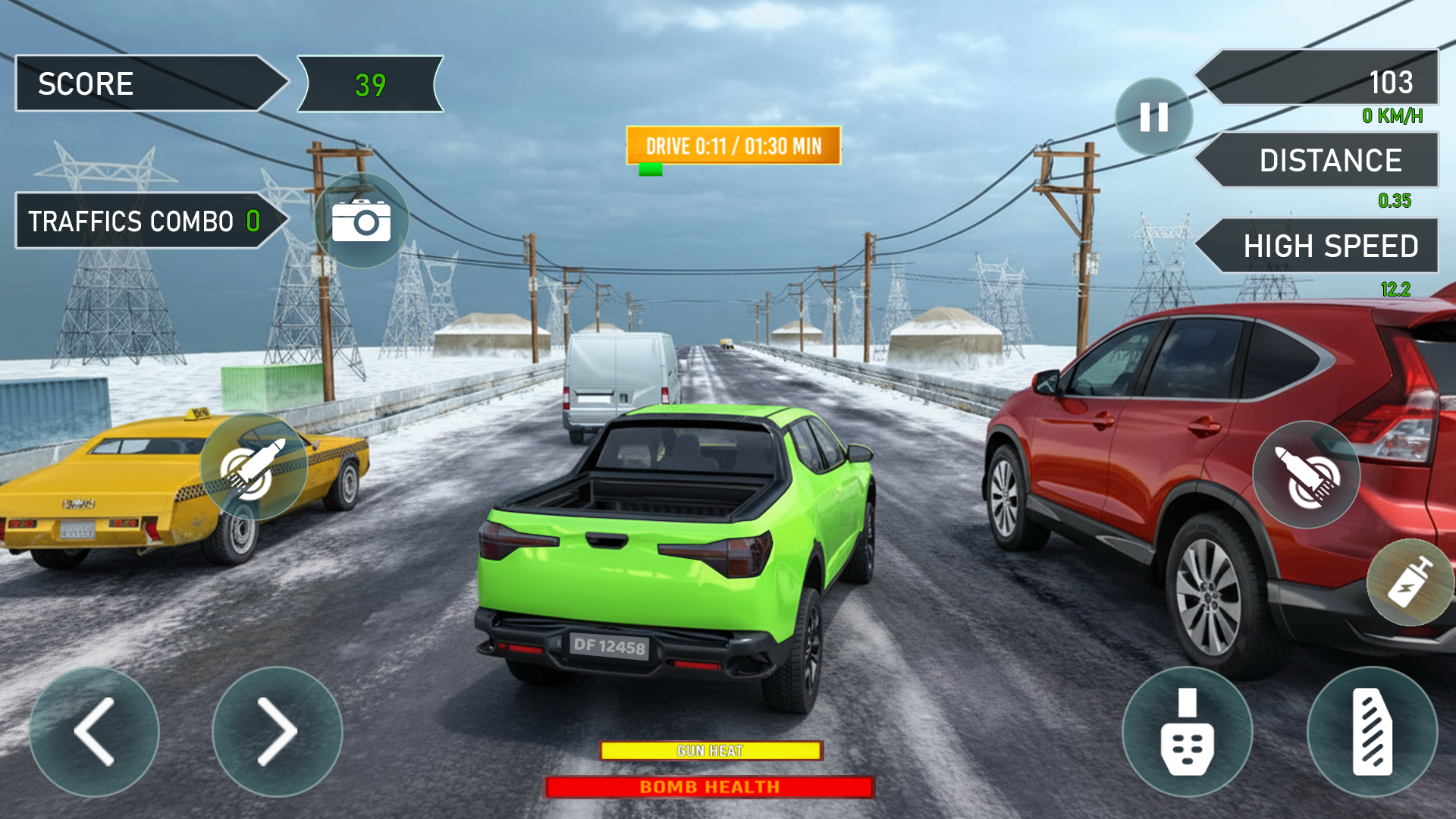Steer left with the left arrow button
The height and width of the screenshot is (819, 1456).
[x=94, y=732]
